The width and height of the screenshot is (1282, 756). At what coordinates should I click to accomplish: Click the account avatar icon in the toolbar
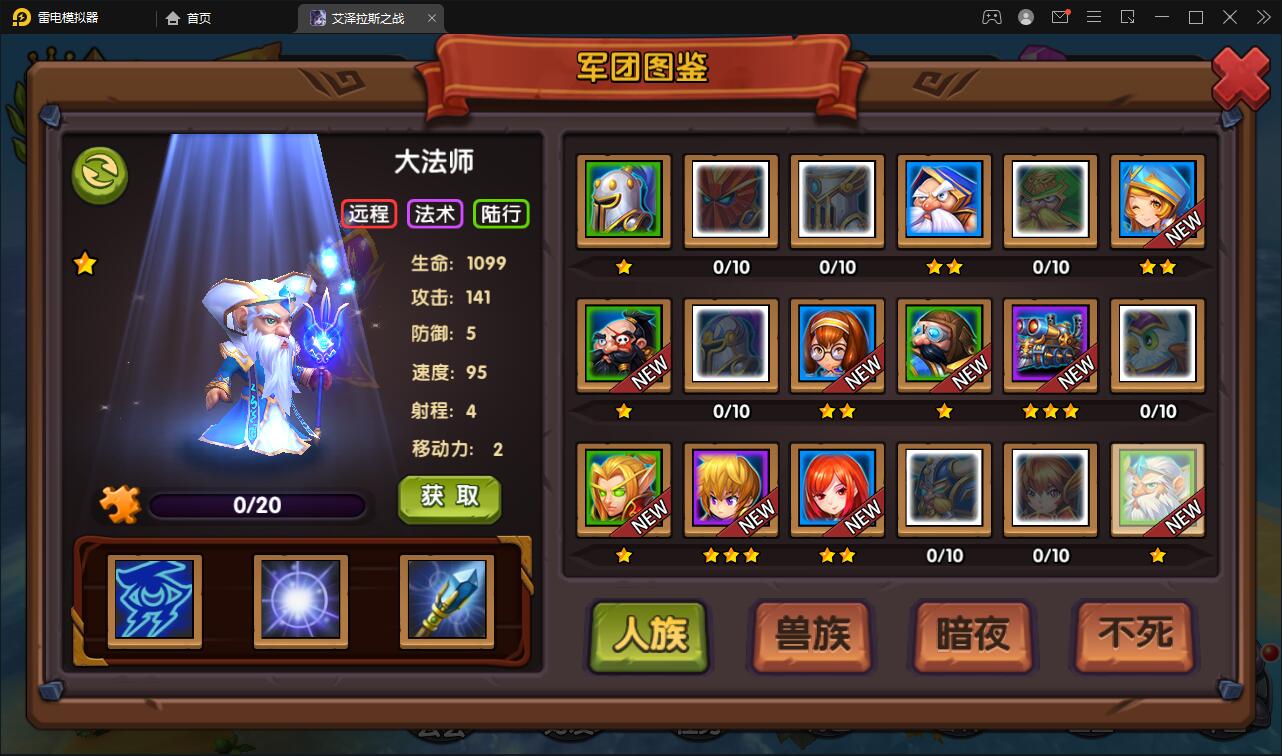click(x=1024, y=17)
